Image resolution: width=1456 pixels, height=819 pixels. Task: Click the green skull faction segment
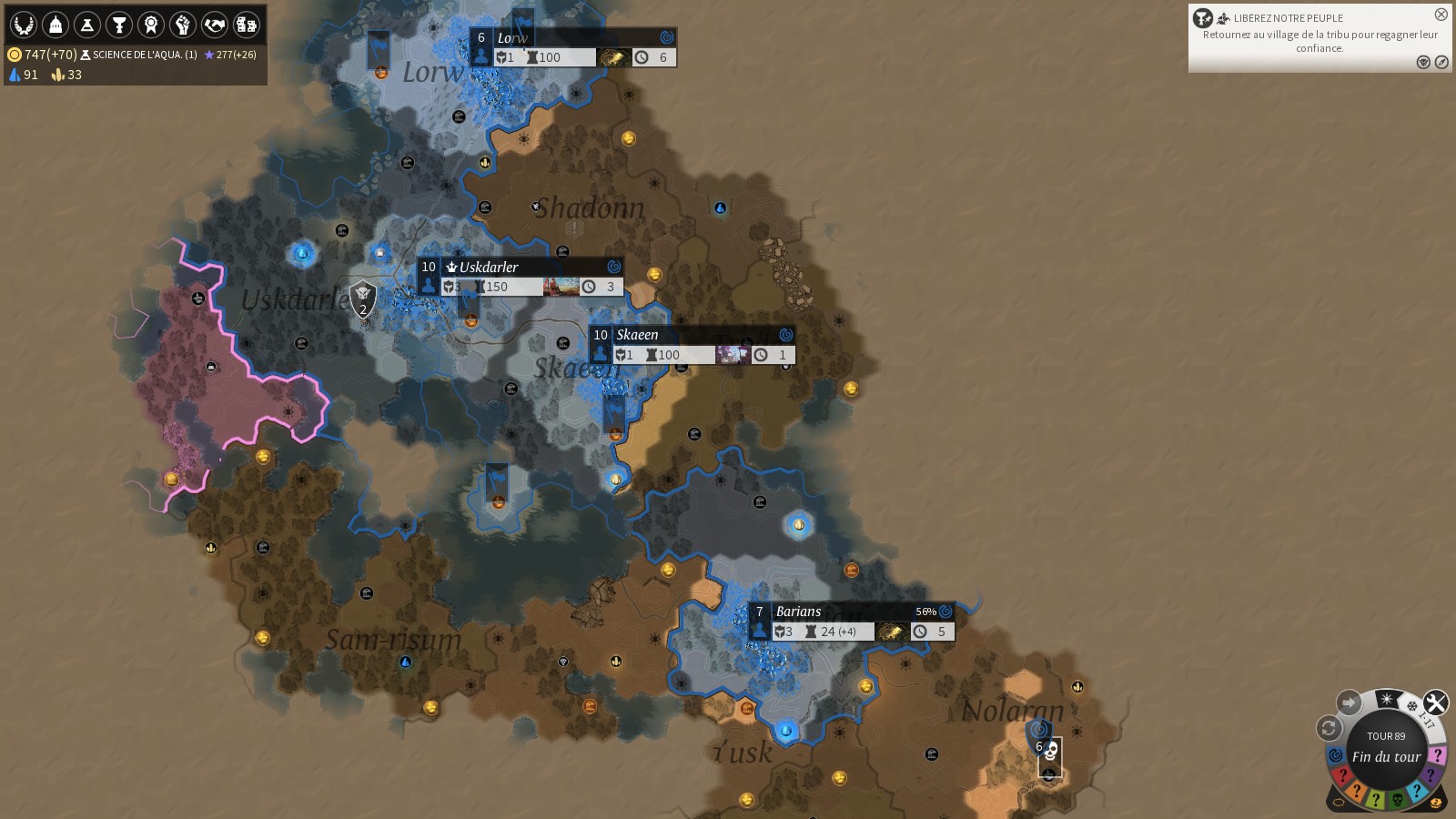[1398, 800]
